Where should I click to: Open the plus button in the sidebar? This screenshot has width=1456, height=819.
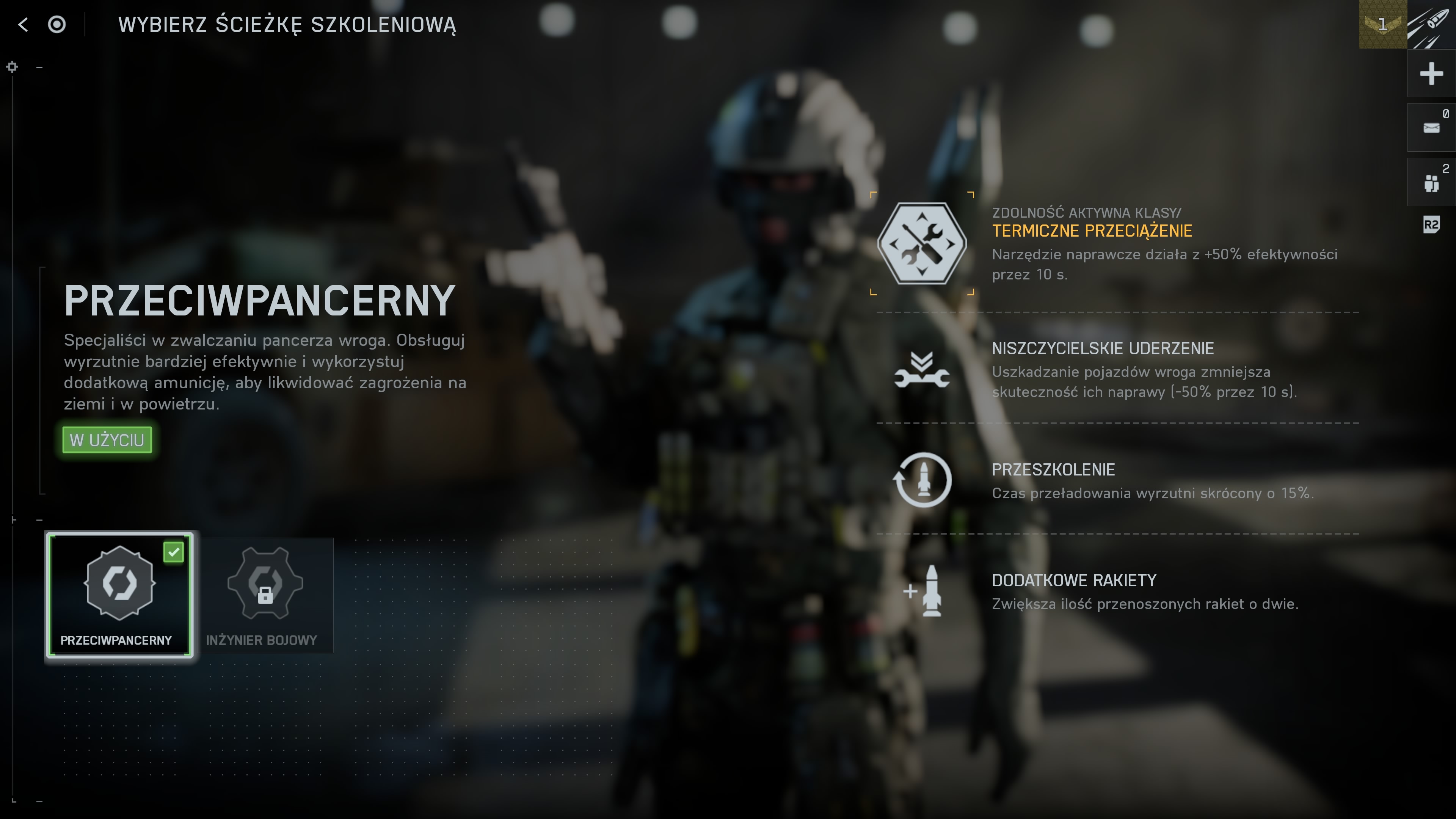(1431, 74)
